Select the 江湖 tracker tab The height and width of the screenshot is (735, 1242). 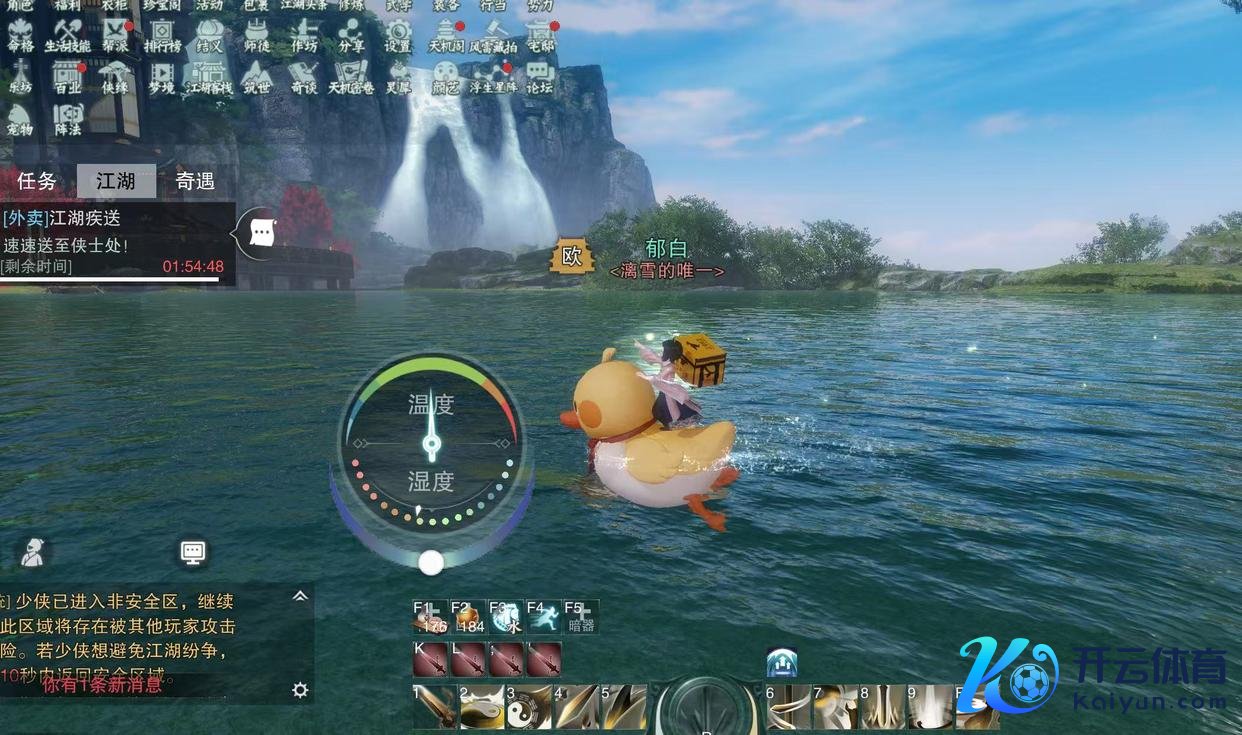pos(116,181)
